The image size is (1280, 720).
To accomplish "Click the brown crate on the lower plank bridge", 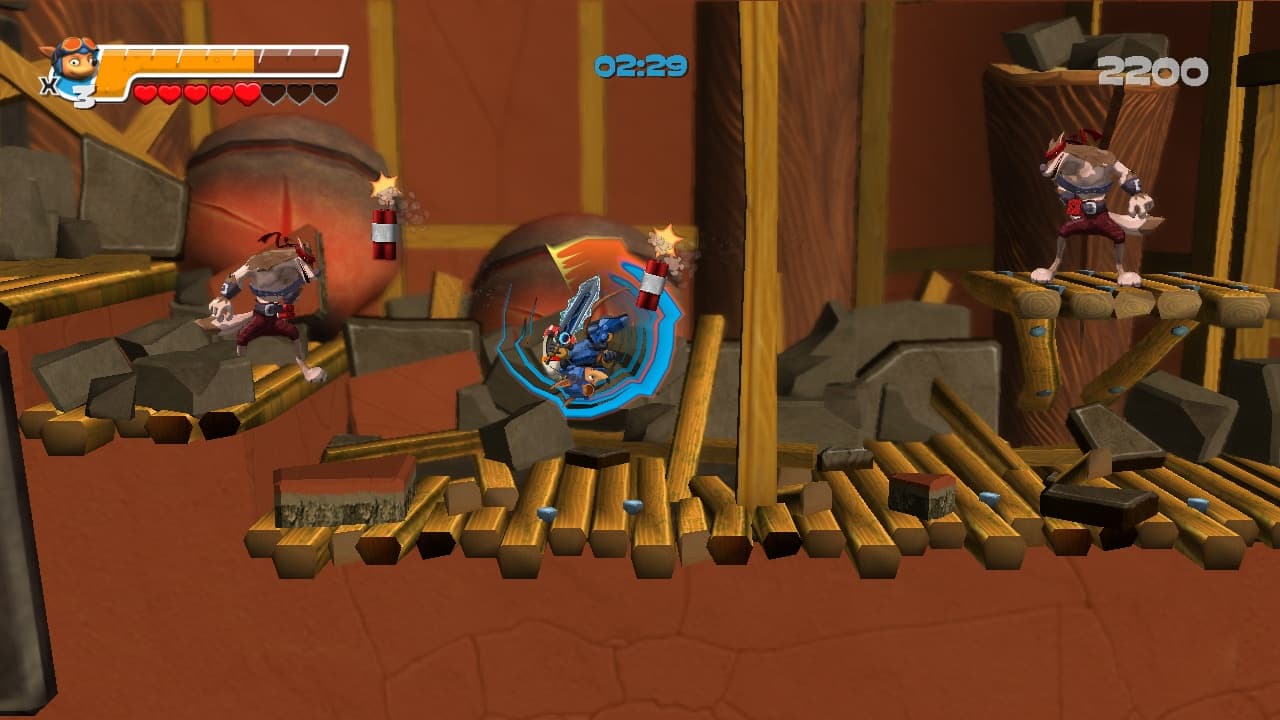I will (x=340, y=495).
